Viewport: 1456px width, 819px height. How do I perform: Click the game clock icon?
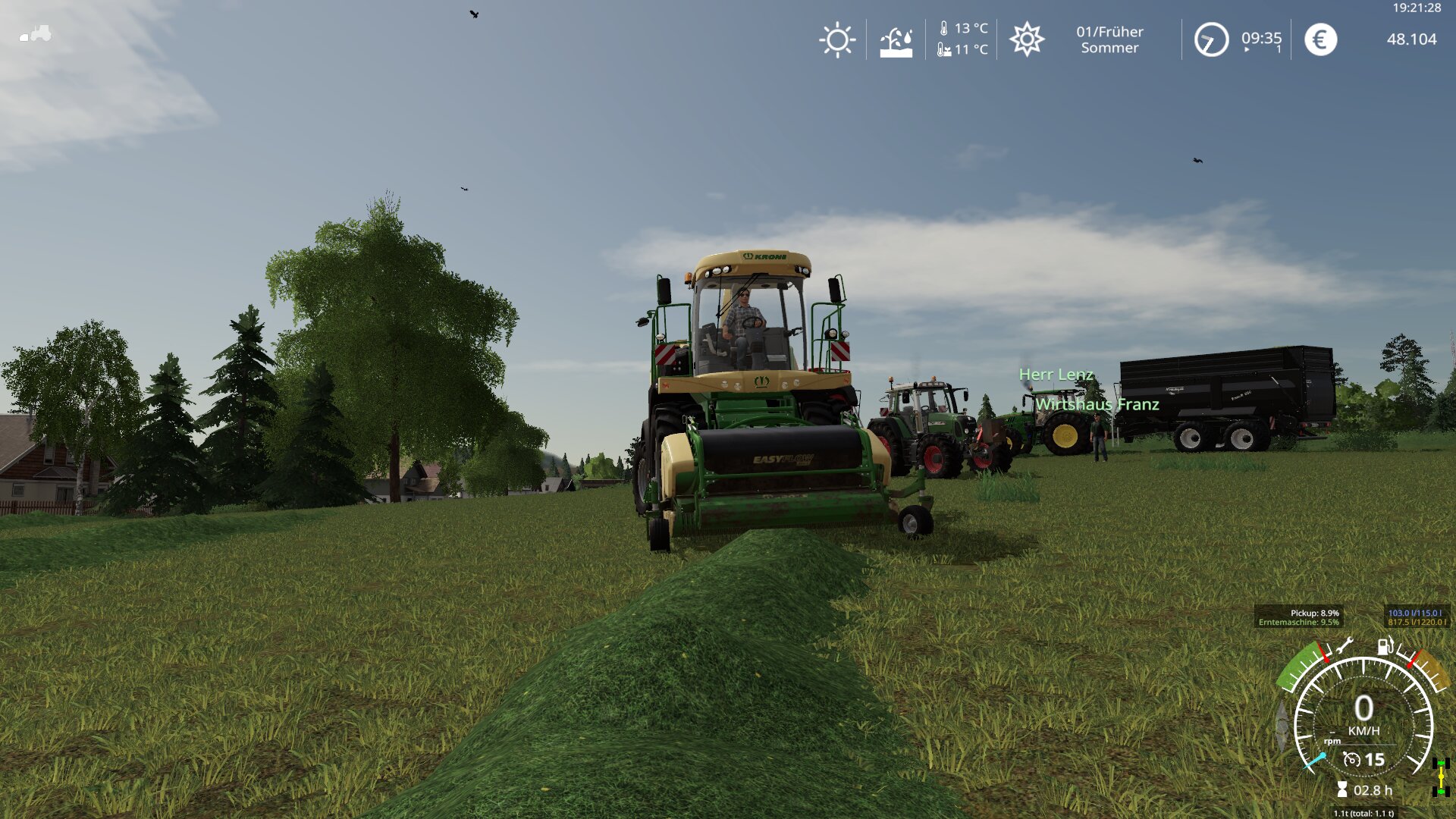click(1211, 39)
